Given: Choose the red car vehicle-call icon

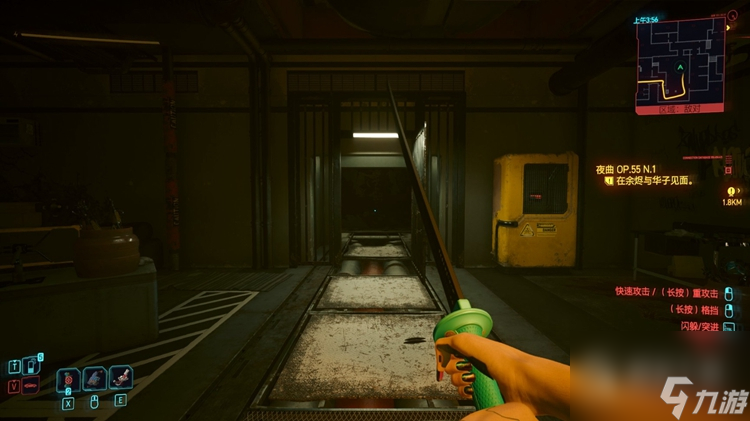Looking at the screenshot, I should 31,384.
